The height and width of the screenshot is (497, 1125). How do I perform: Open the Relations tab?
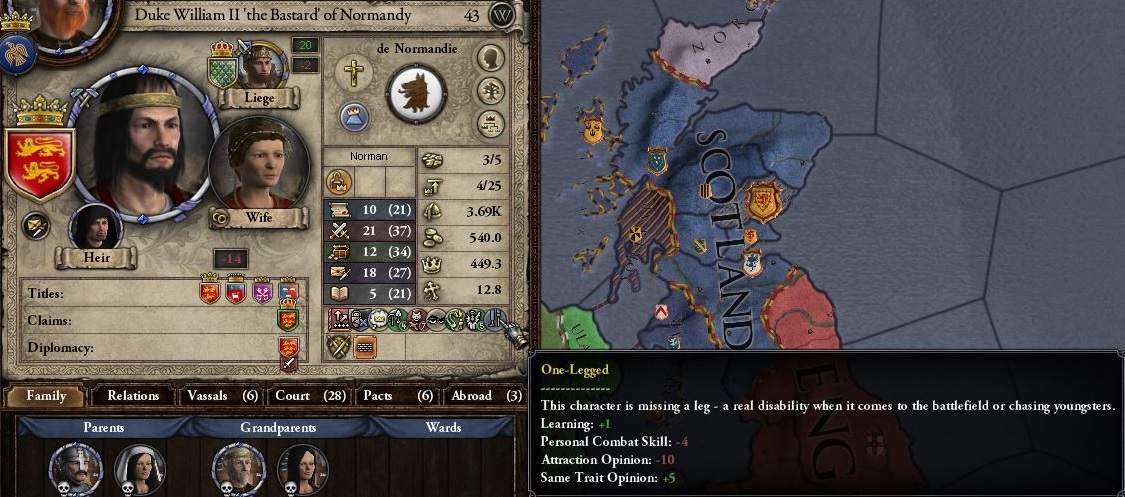(133, 396)
